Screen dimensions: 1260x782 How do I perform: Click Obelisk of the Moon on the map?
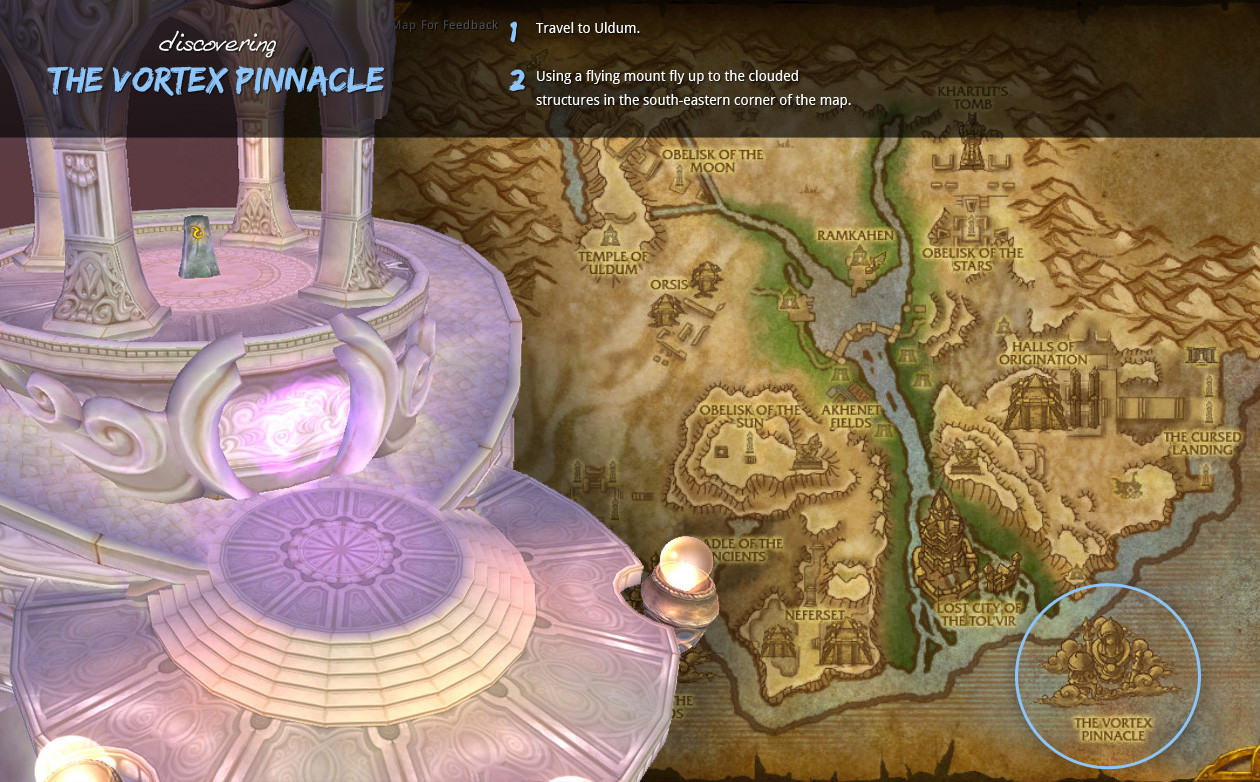tap(712, 161)
